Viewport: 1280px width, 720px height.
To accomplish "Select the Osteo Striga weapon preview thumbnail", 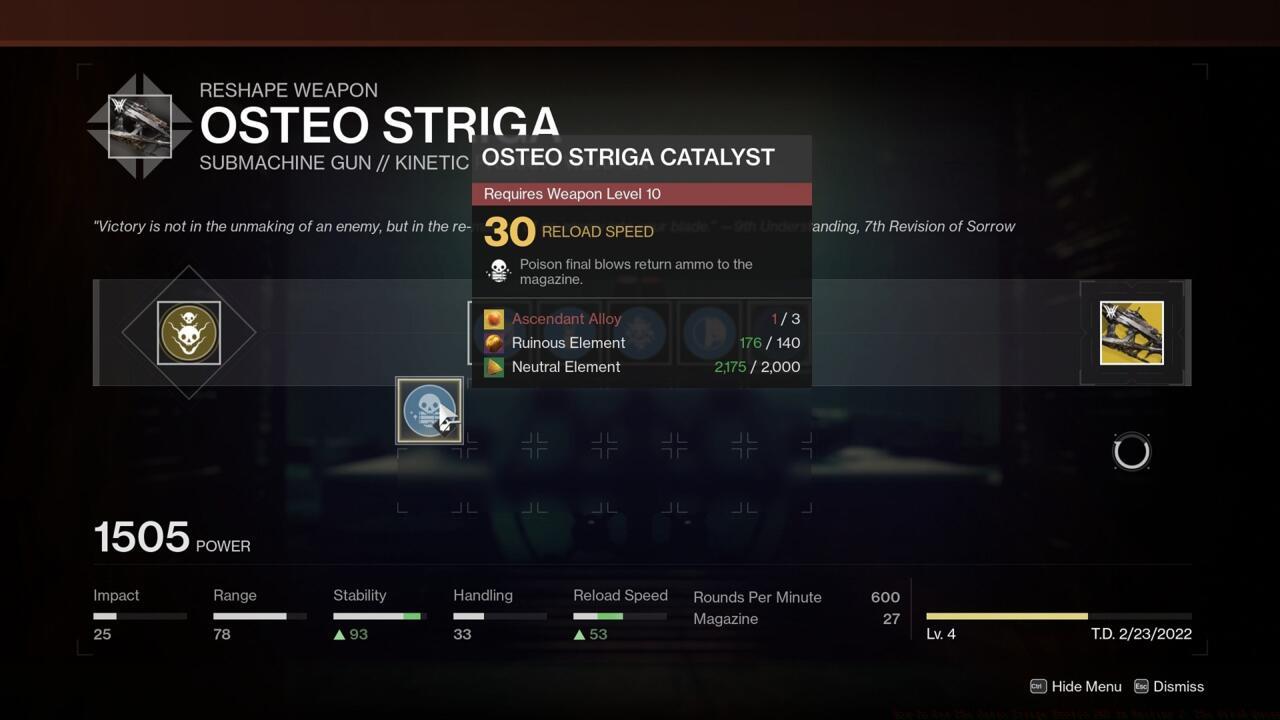I will [x=1131, y=333].
